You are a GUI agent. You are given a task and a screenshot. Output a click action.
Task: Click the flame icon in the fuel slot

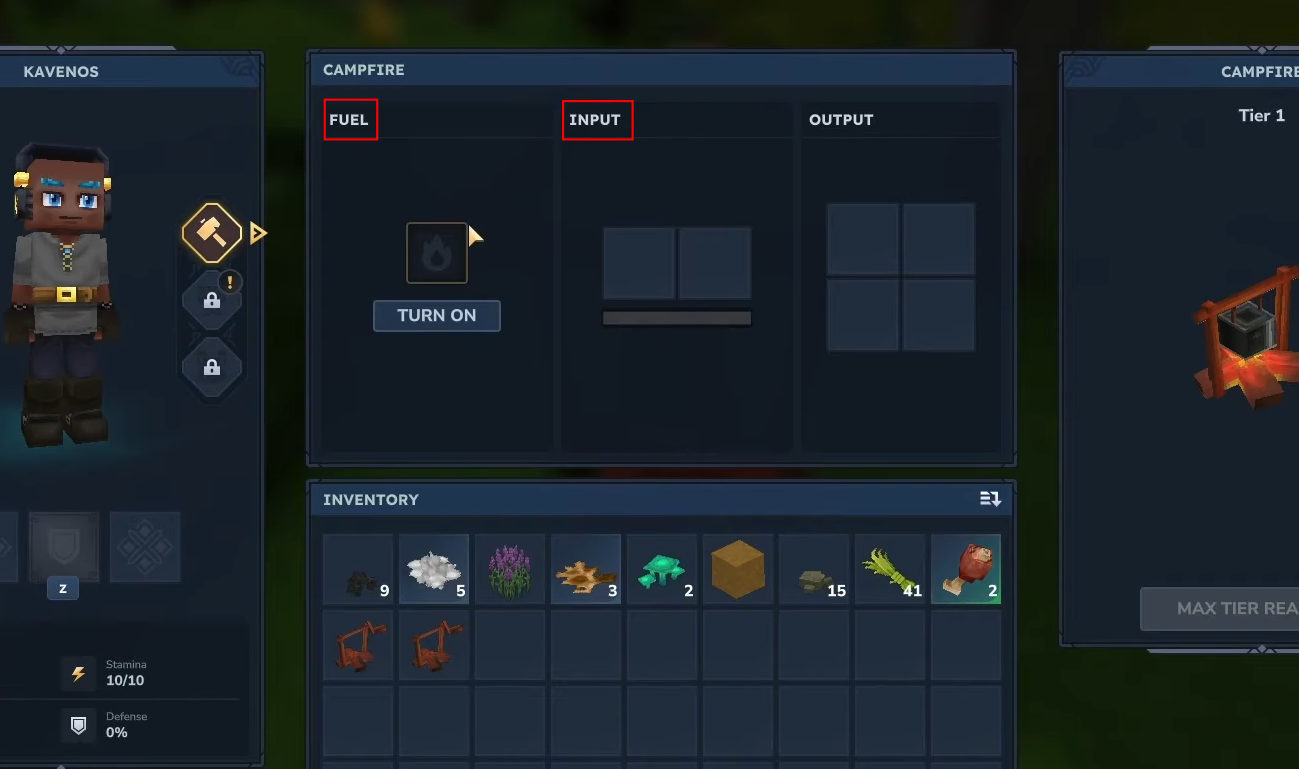coord(437,252)
